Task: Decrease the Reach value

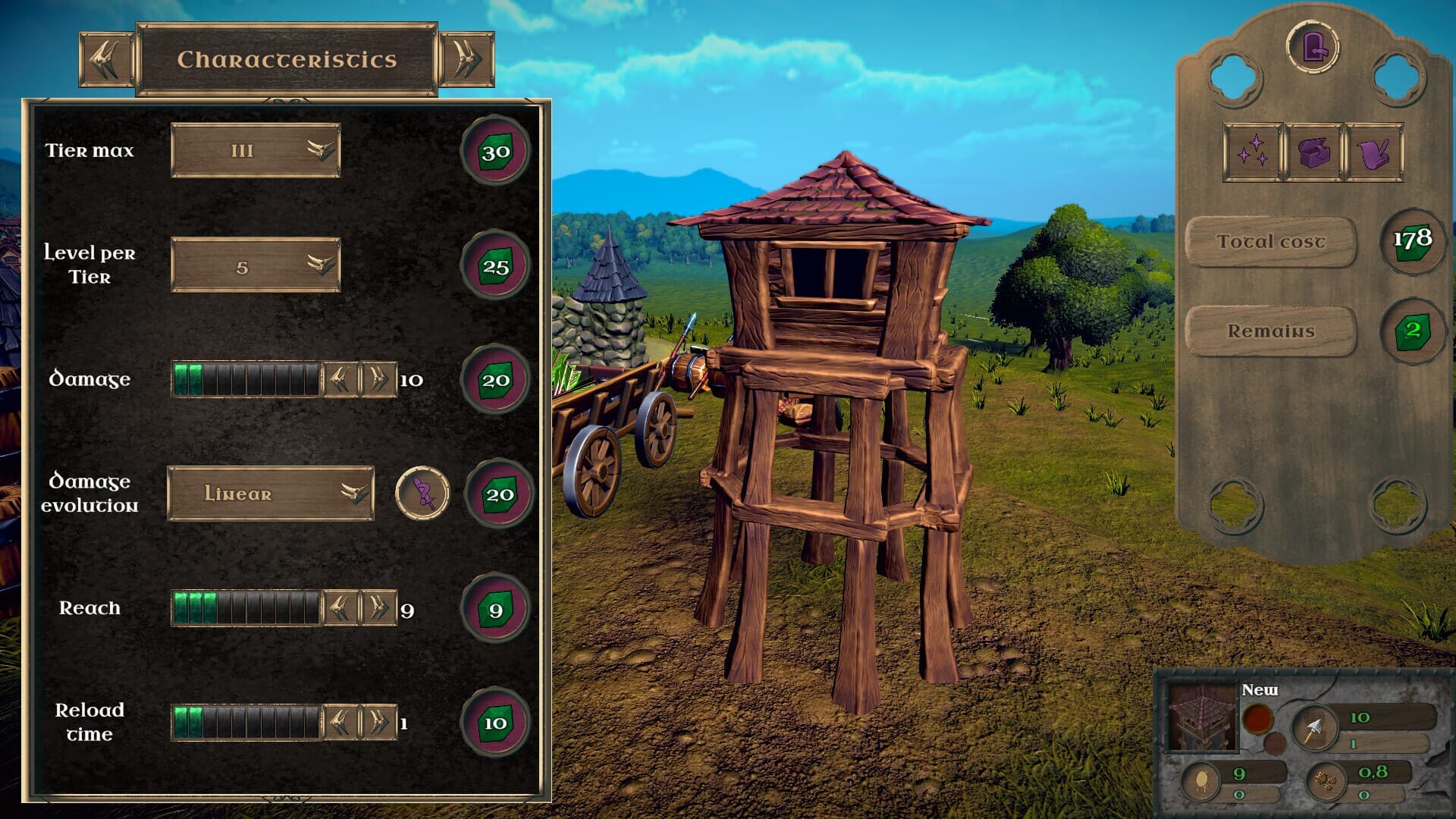Action: [x=340, y=608]
